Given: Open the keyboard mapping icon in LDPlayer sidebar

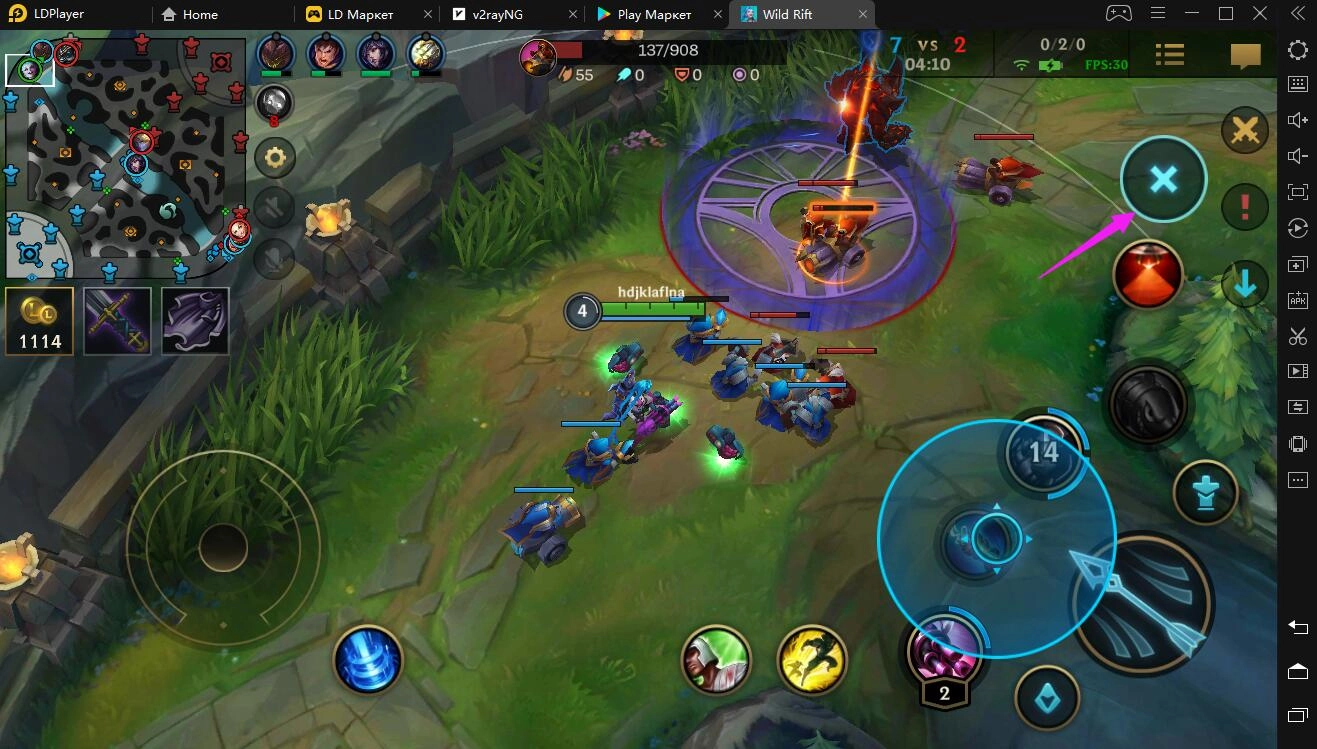Looking at the screenshot, I should [1297, 83].
